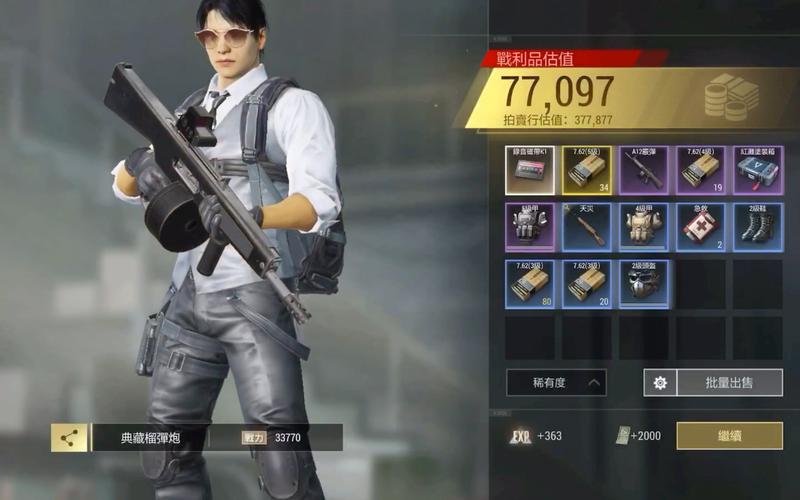Choose the level 2 boots slot
Viewport: 800px width, 500px height.
click(x=758, y=226)
